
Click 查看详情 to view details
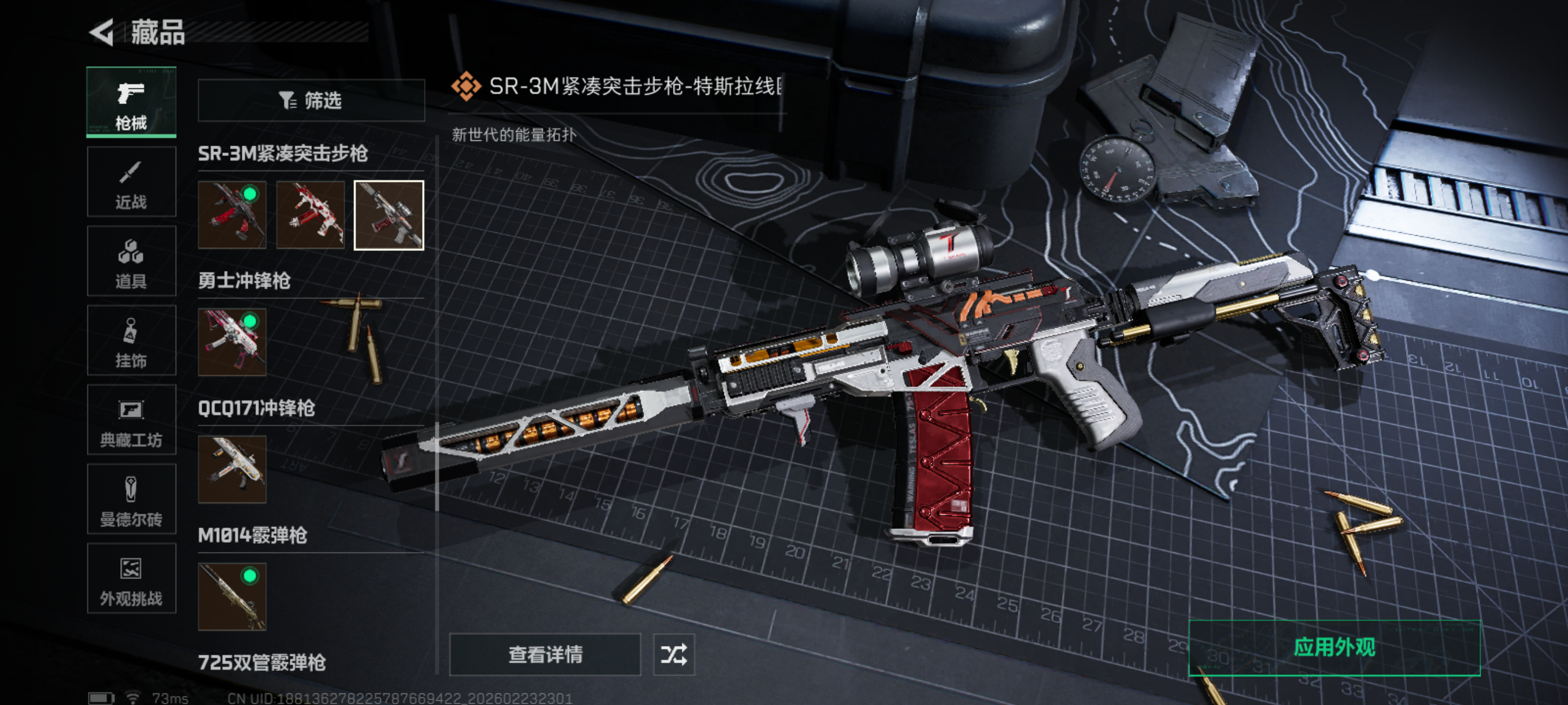(545, 655)
